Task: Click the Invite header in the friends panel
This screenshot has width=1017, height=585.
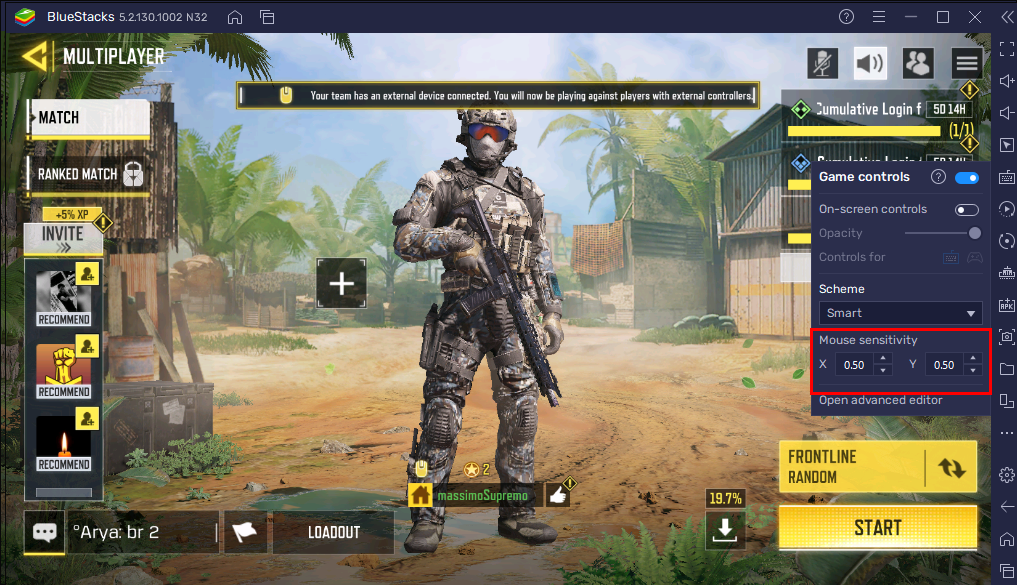Action: (63, 237)
